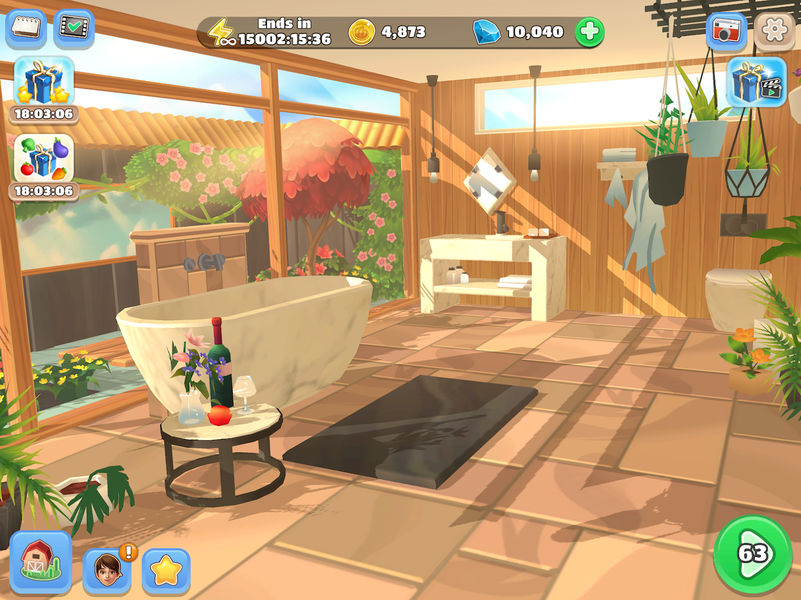The height and width of the screenshot is (600, 801).
Task: Open the camera snapshot button
Action: [727, 31]
